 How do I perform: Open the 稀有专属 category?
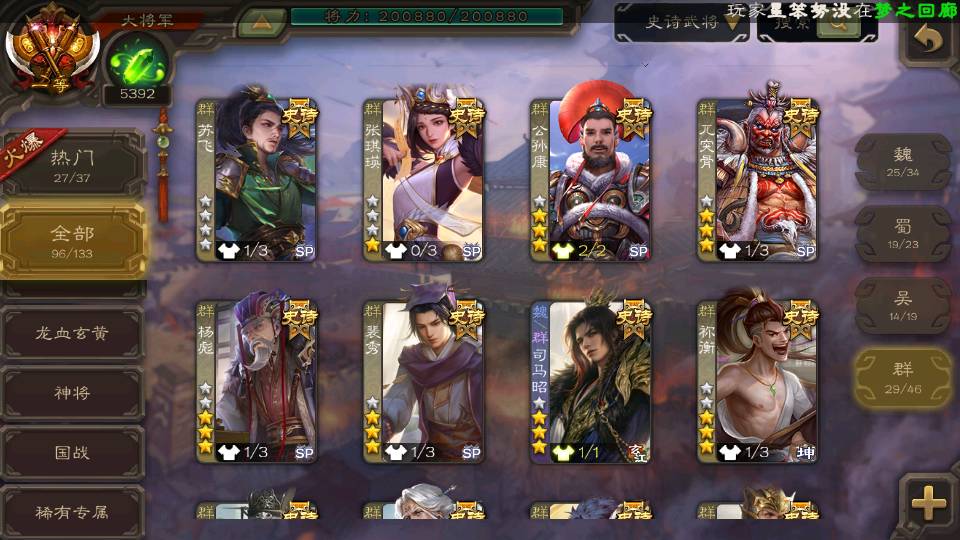pos(72,511)
